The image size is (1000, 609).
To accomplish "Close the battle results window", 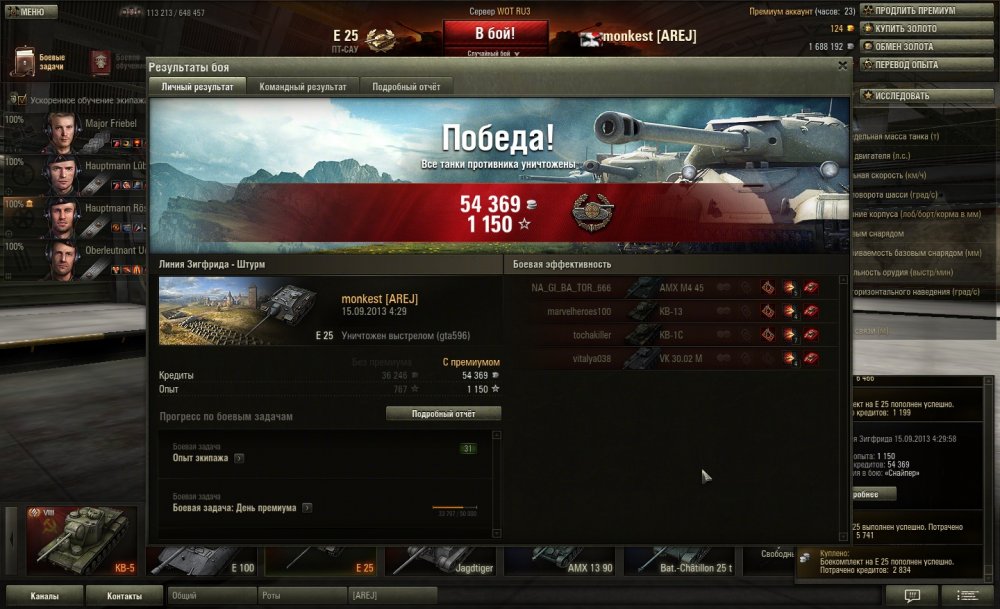I will (x=843, y=65).
